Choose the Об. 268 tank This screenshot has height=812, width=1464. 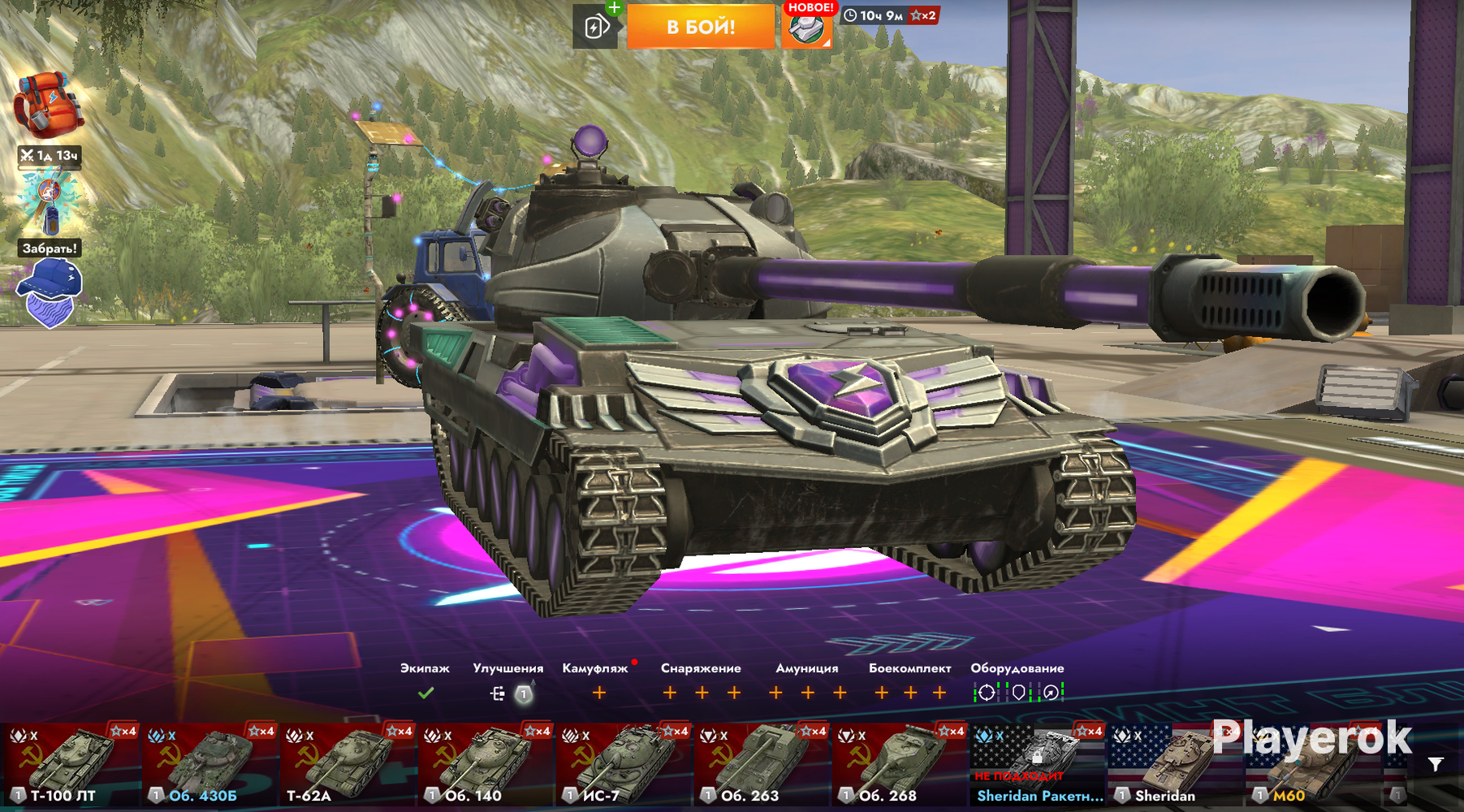[900, 764]
